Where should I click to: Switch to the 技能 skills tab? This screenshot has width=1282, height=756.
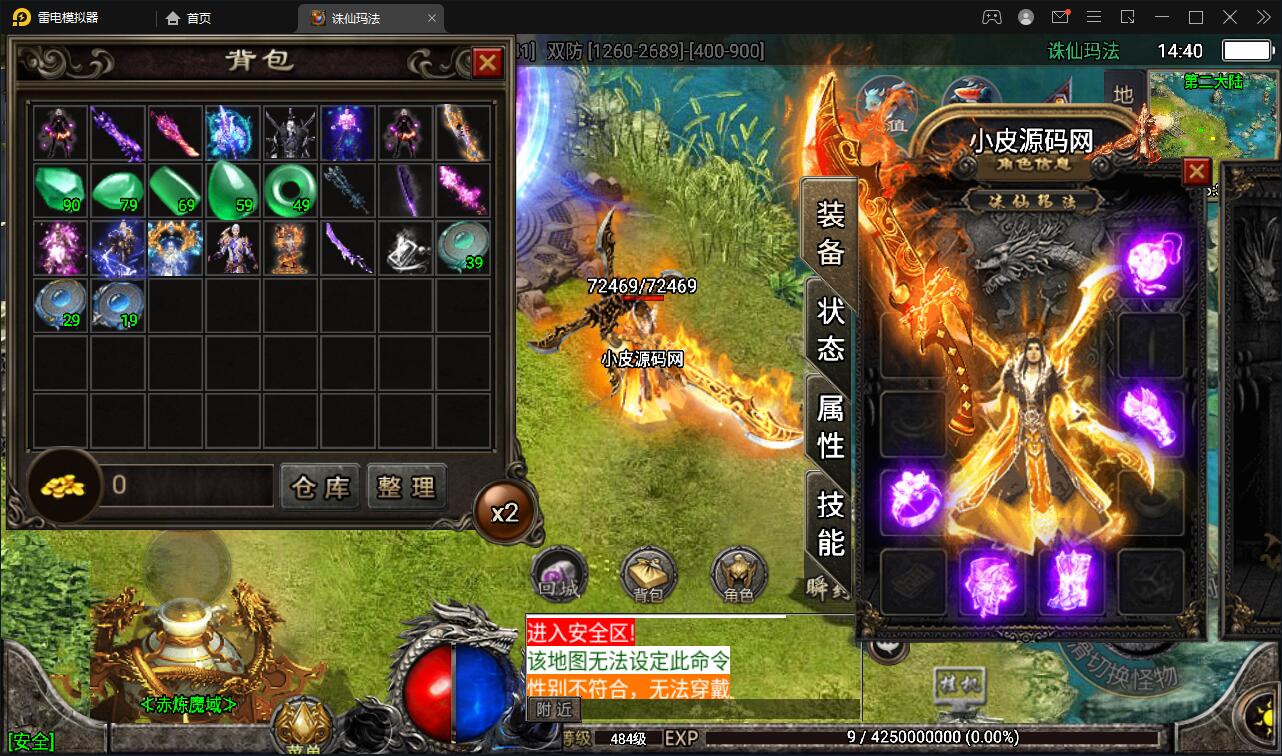point(831,522)
